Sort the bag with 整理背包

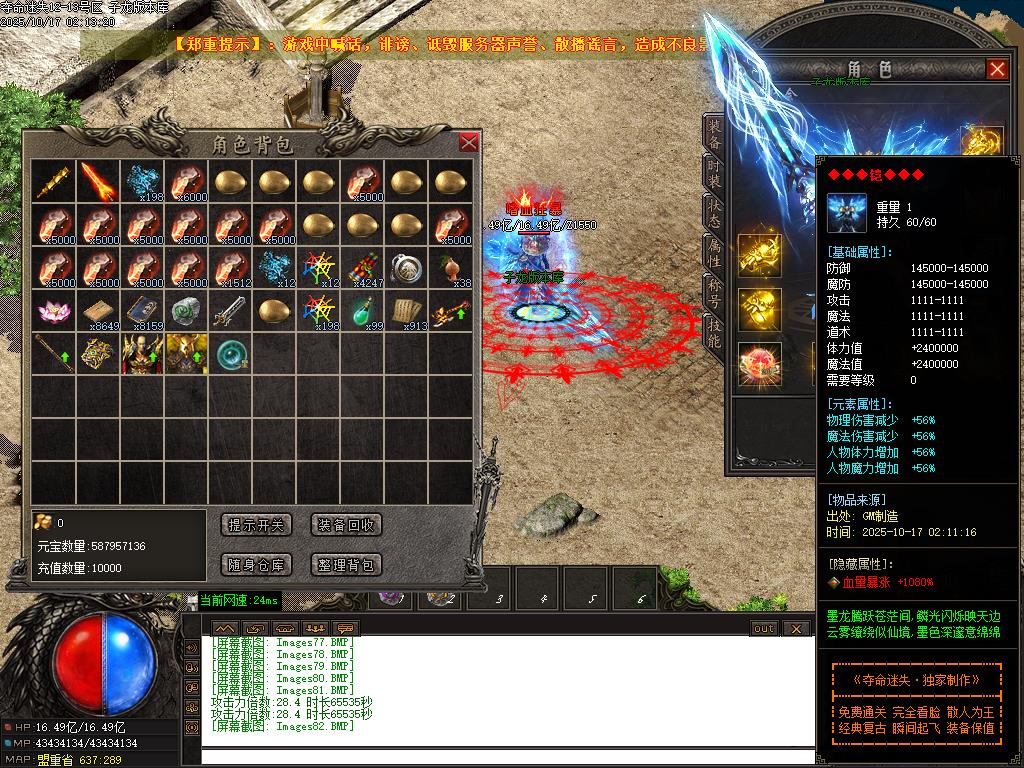(x=346, y=565)
